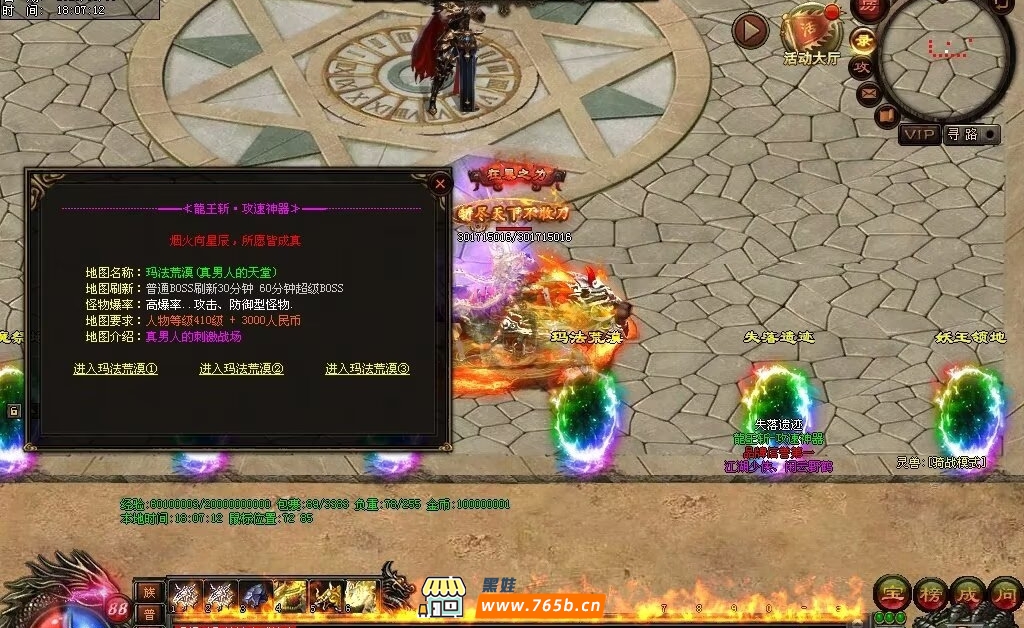Open the VIP panel
The height and width of the screenshot is (628, 1024).
(x=919, y=134)
